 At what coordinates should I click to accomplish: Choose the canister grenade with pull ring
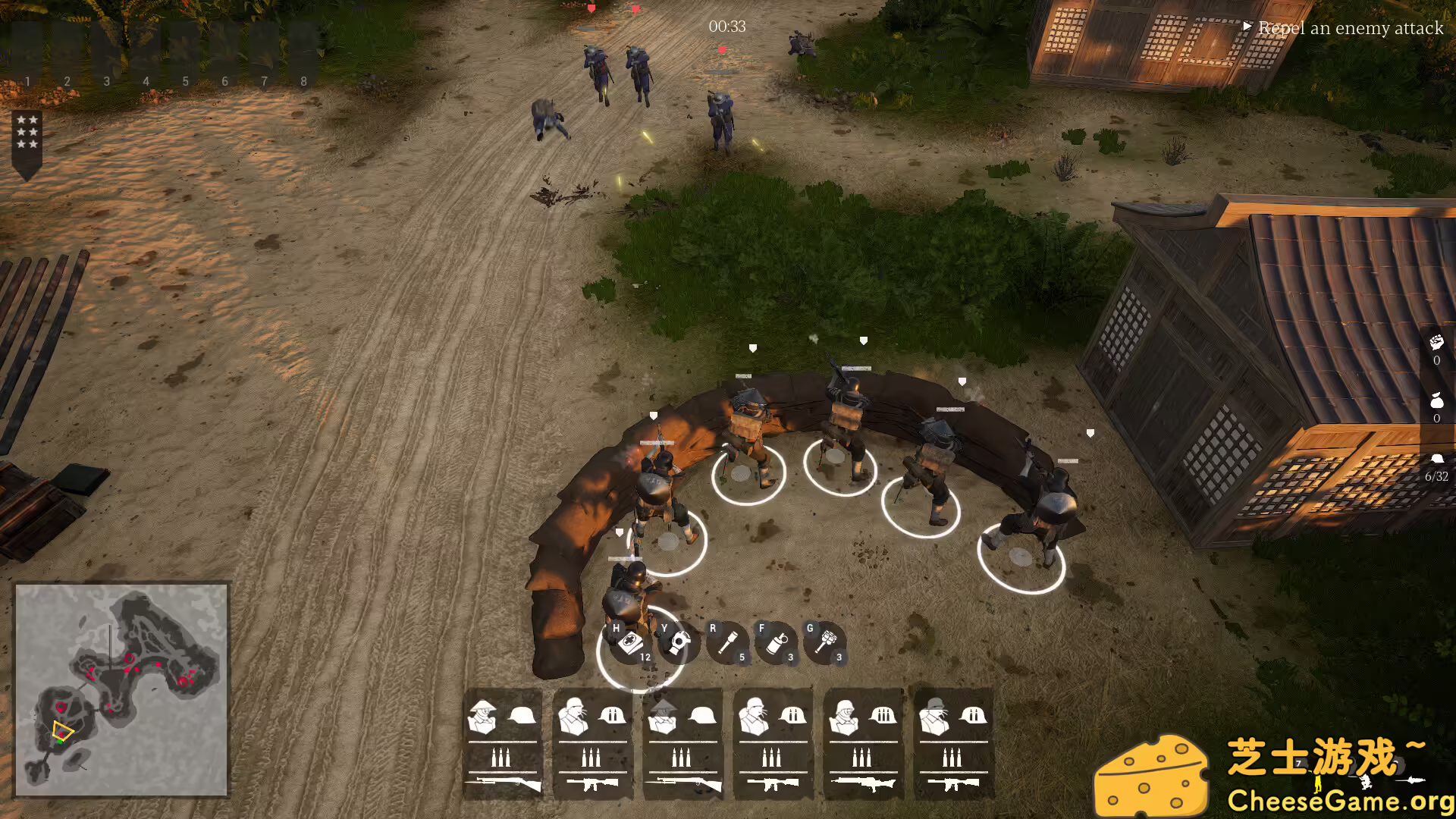(x=776, y=643)
